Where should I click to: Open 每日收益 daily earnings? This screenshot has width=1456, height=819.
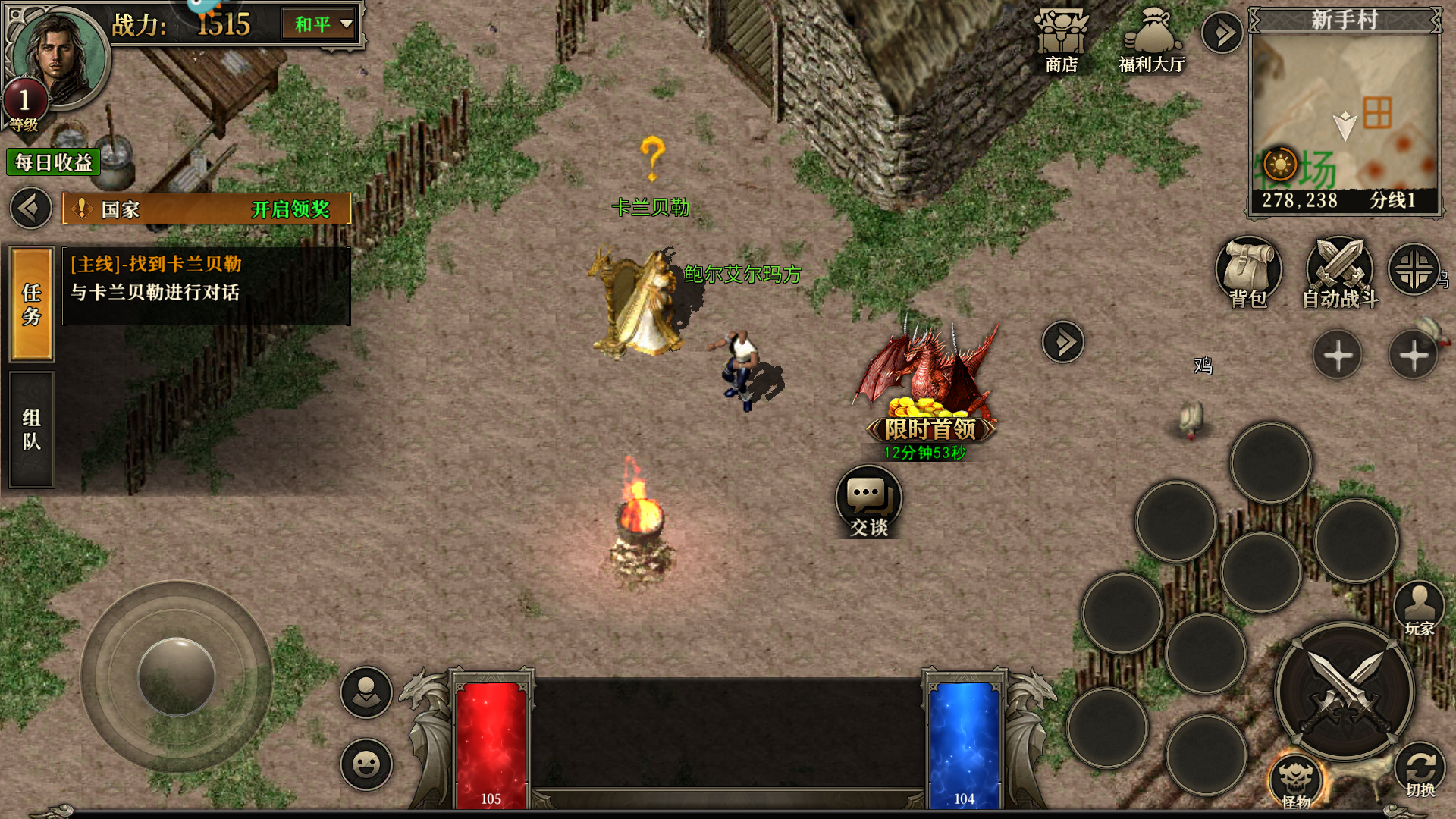tap(53, 162)
